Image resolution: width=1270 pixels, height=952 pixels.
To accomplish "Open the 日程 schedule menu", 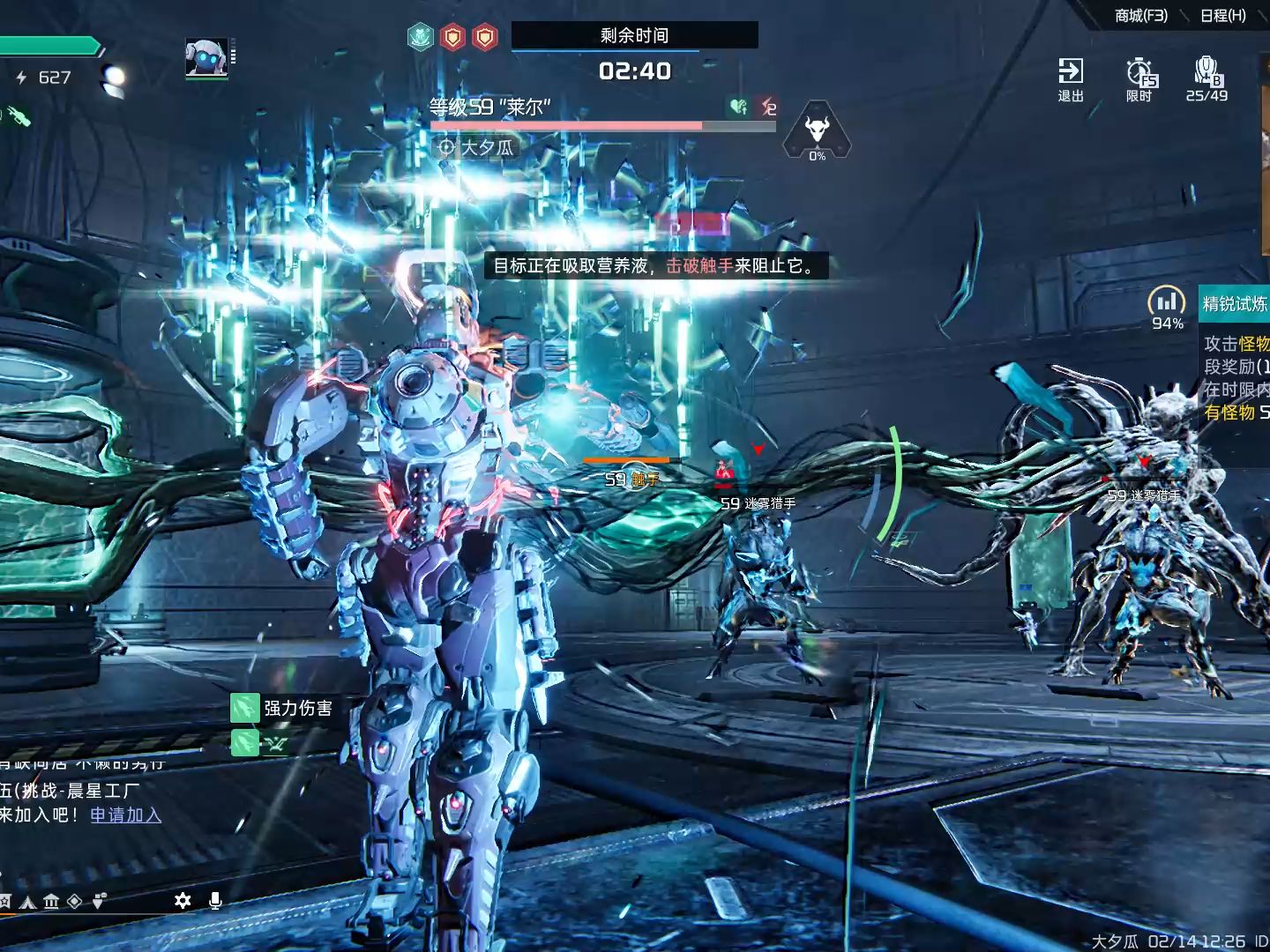I will click(1222, 16).
